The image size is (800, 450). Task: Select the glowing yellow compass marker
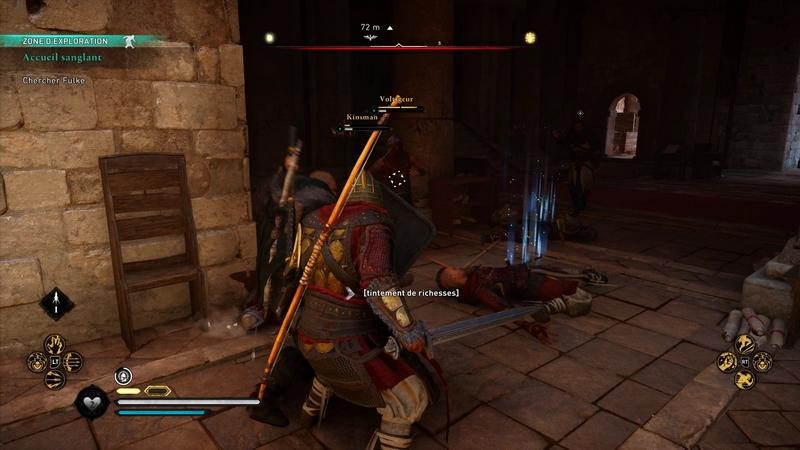pyautogui.click(x=530, y=38)
